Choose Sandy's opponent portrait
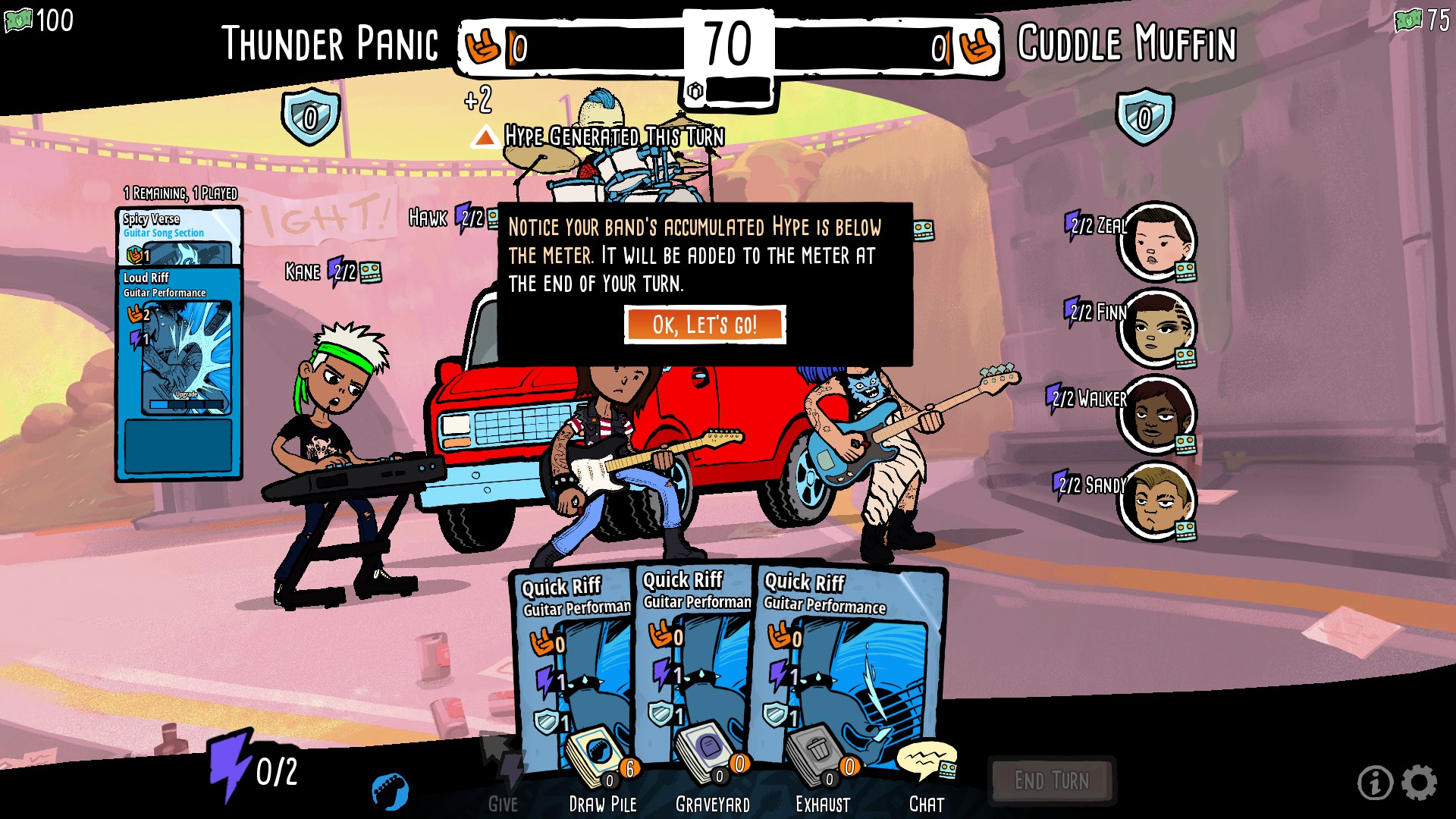Viewport: 1456px width, 819px height. click(1156, 500)
